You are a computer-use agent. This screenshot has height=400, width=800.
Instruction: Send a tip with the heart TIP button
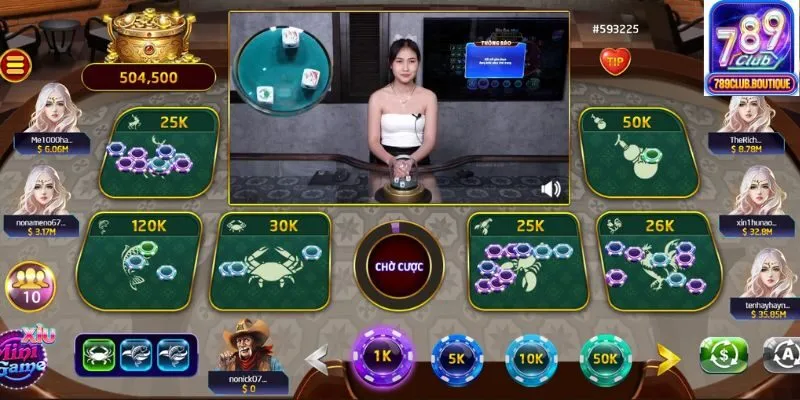613,60
